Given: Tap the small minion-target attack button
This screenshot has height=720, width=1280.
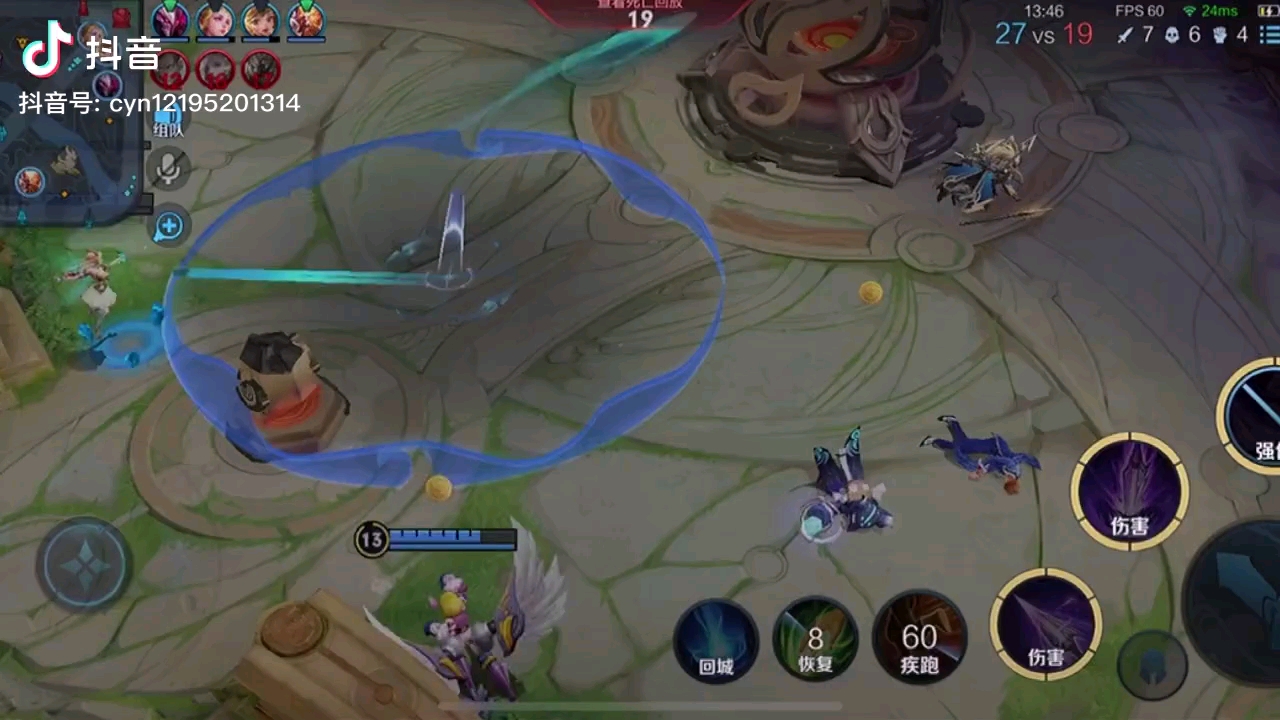Looking at the screenshot, I should pos(1152,665).
